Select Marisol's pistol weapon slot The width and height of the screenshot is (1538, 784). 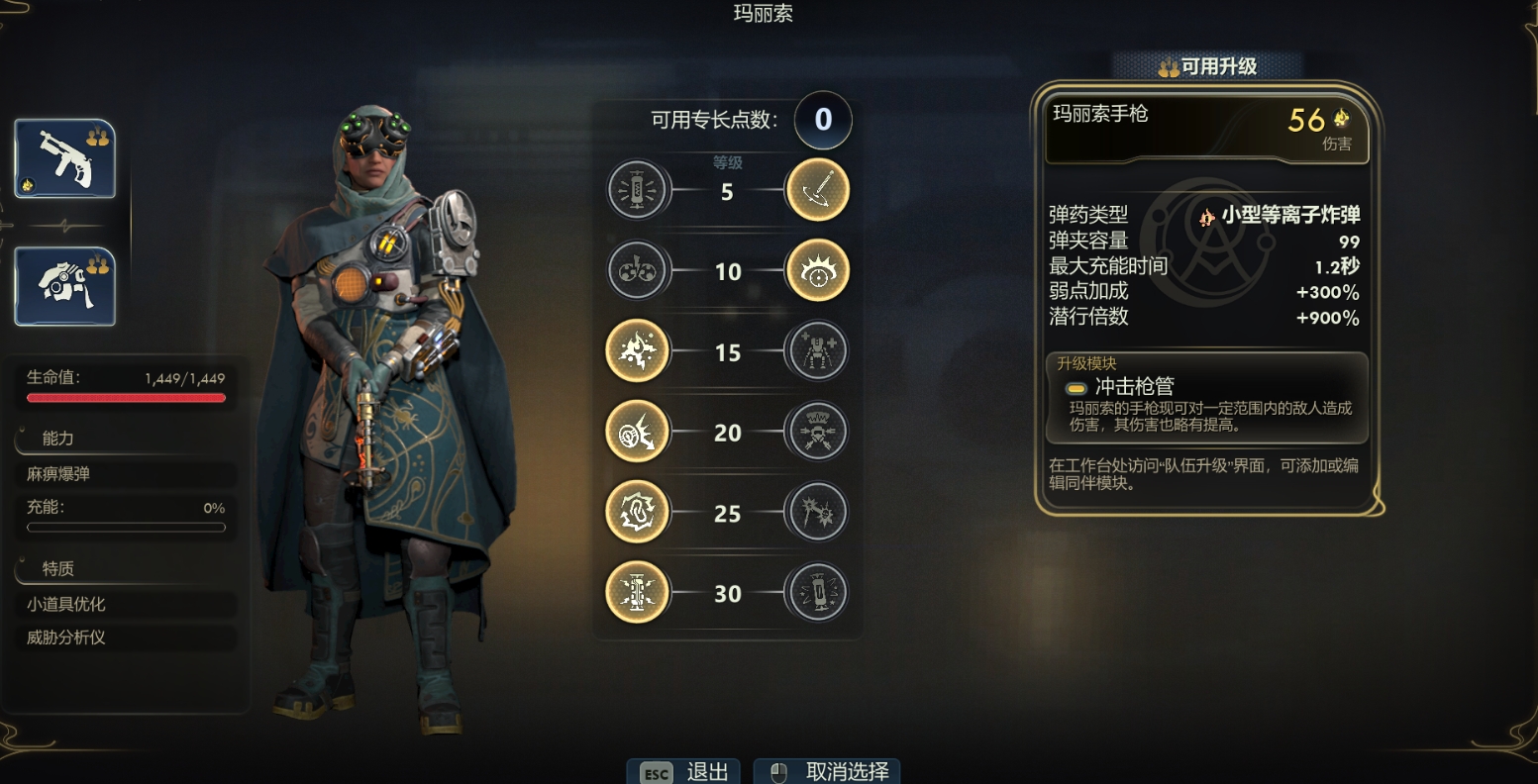[x=65, y=158]
